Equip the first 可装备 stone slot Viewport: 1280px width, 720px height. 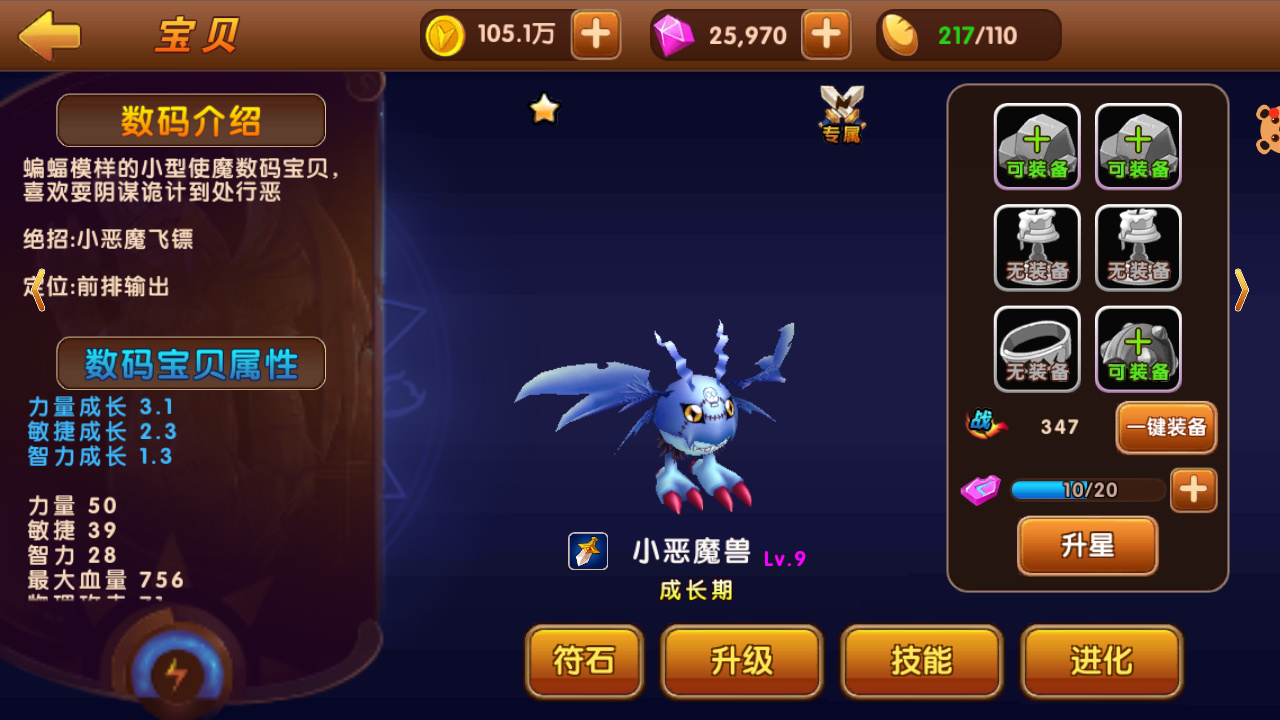point(1037,145)
